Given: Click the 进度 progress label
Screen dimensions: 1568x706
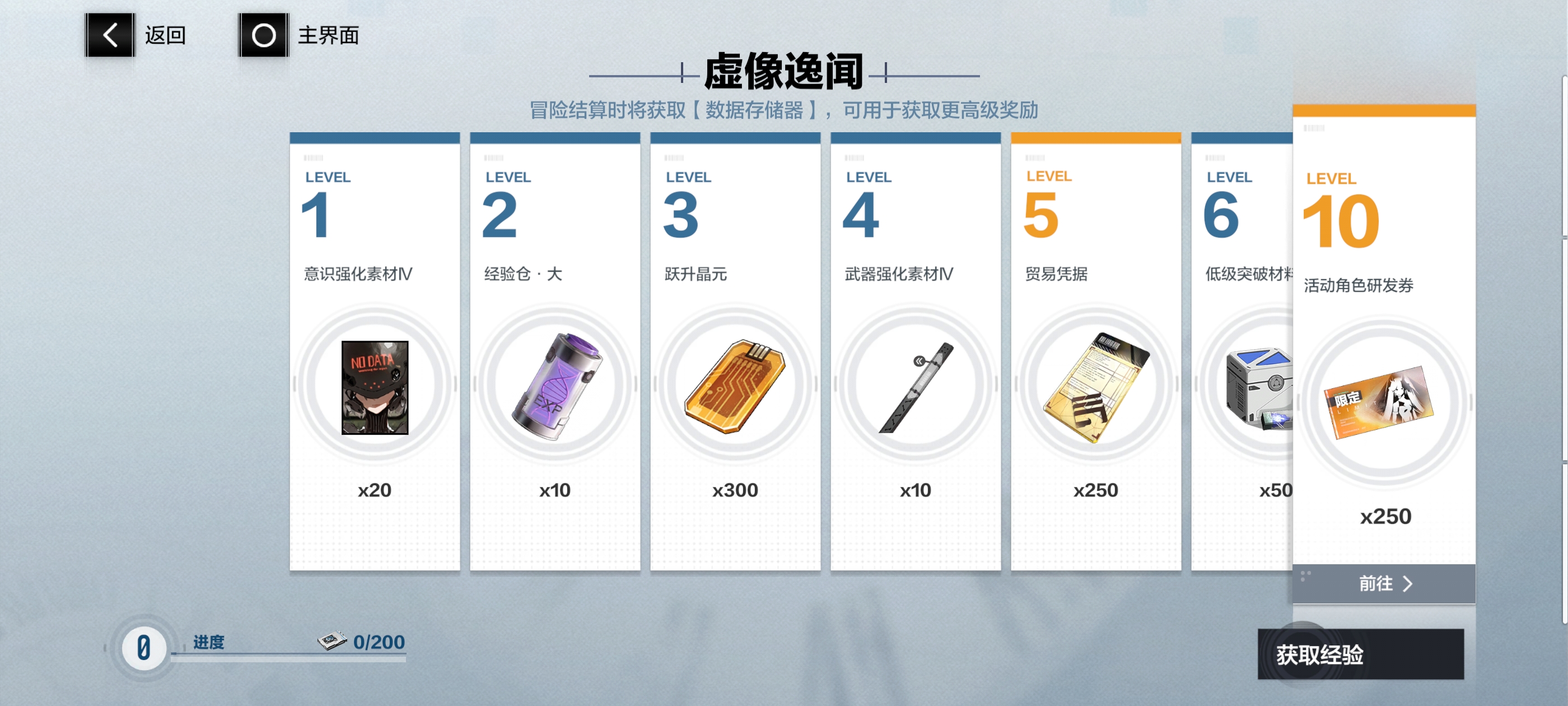Looking at the screenshot, I should coord(209,642).
